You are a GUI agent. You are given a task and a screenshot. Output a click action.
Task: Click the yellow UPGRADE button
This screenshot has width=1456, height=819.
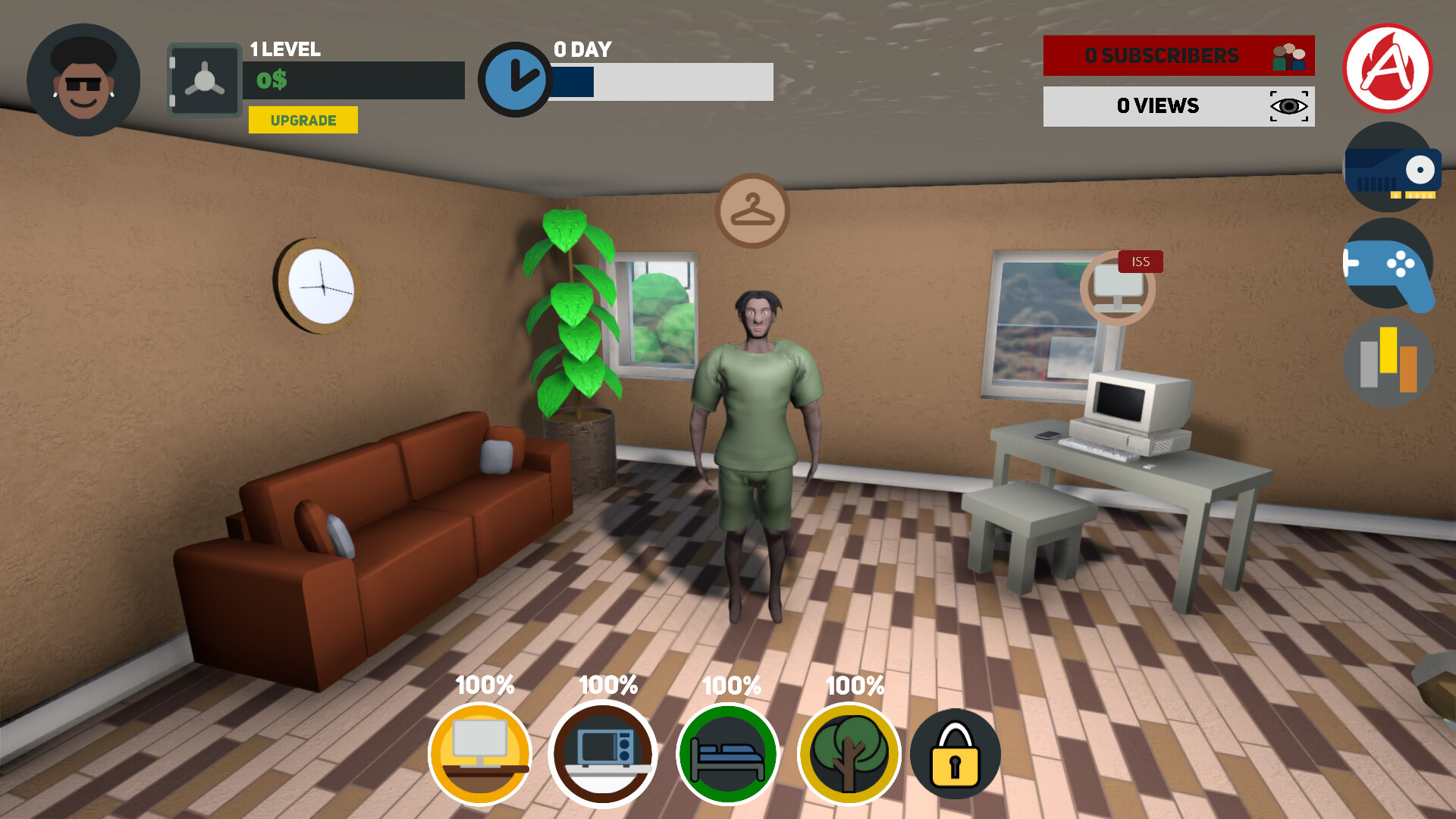(x=303, y=120)
